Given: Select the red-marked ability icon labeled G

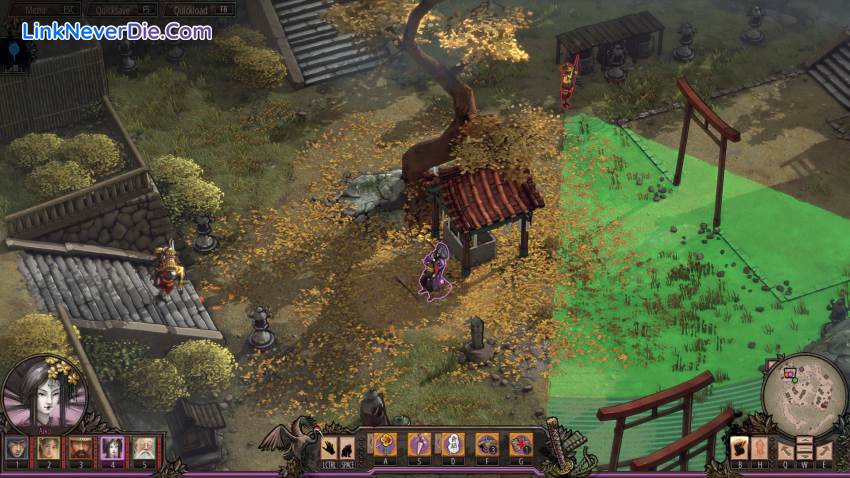Looking at the screenshot, I should click(x=521, y=443).
